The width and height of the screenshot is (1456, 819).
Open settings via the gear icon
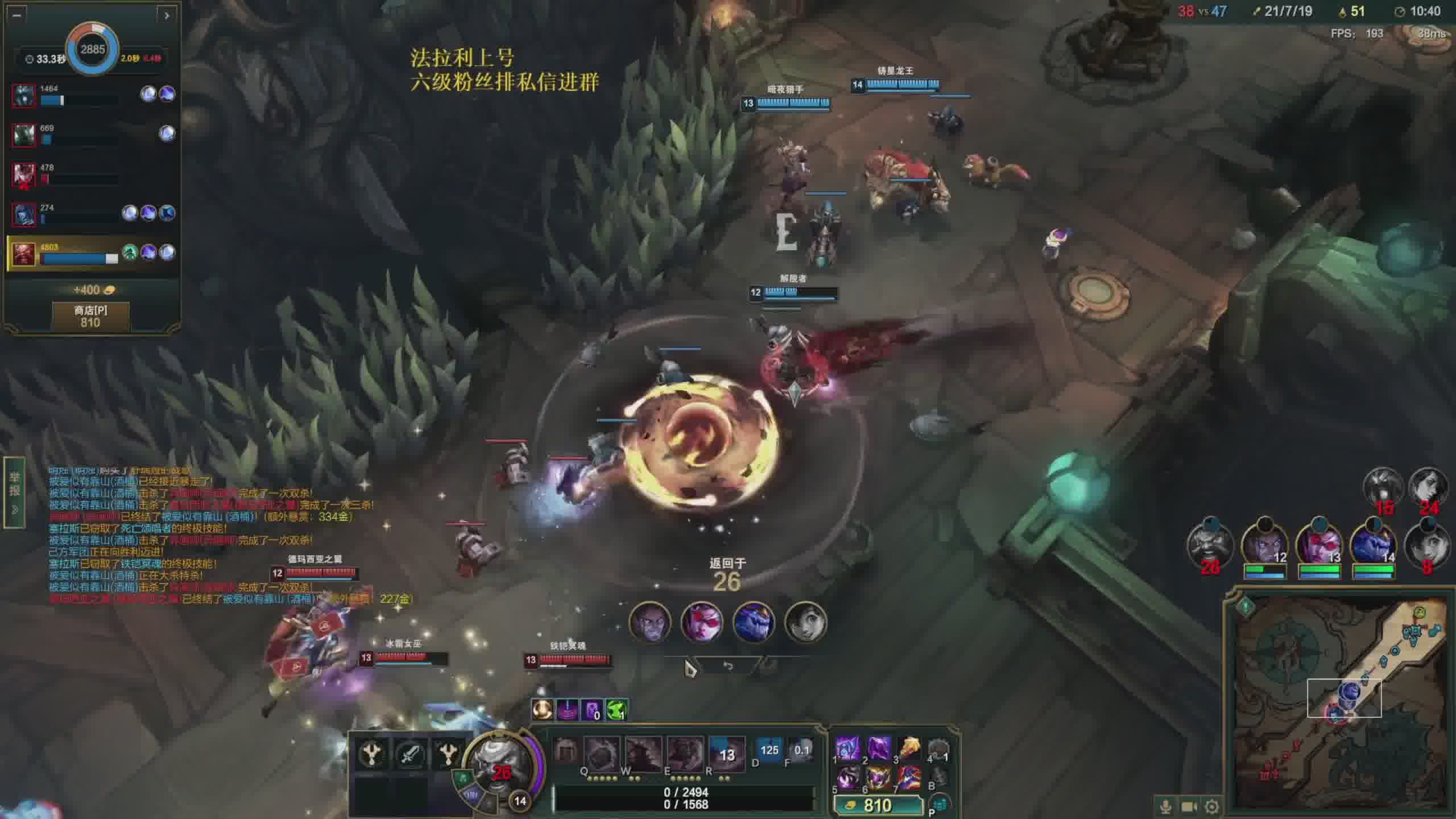[1212, 806]
